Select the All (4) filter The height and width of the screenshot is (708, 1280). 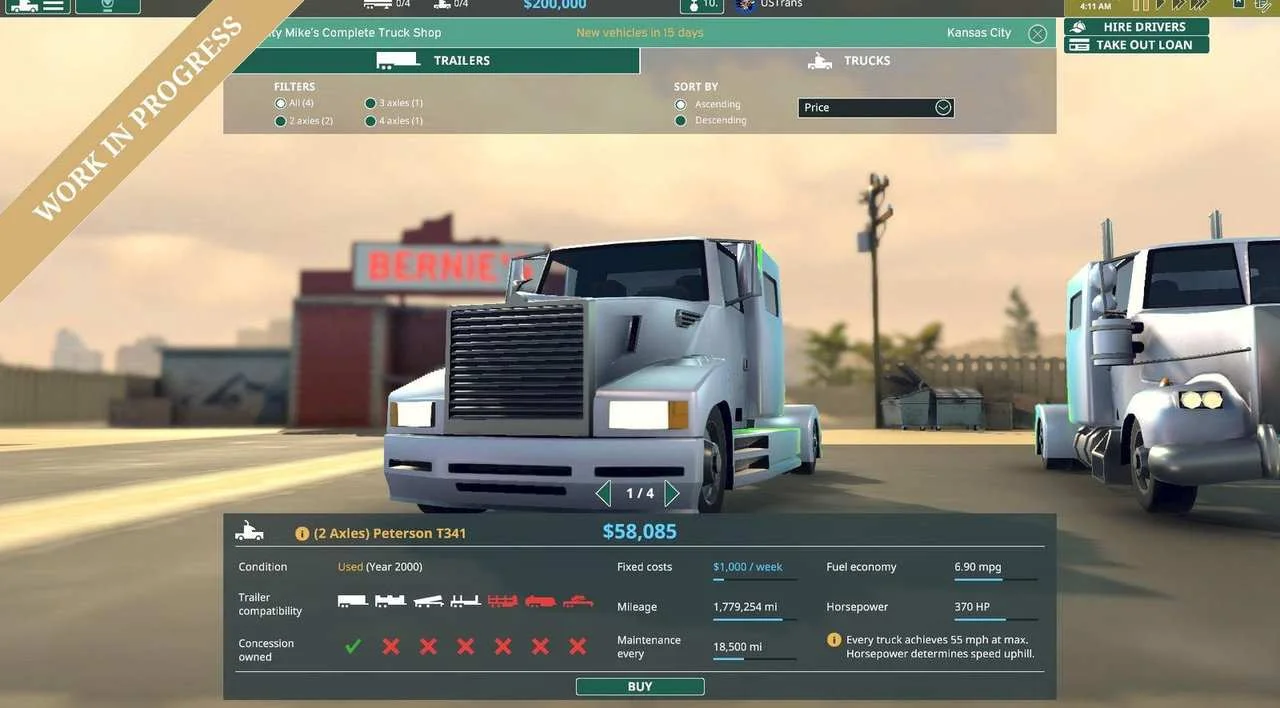(281, 103)
